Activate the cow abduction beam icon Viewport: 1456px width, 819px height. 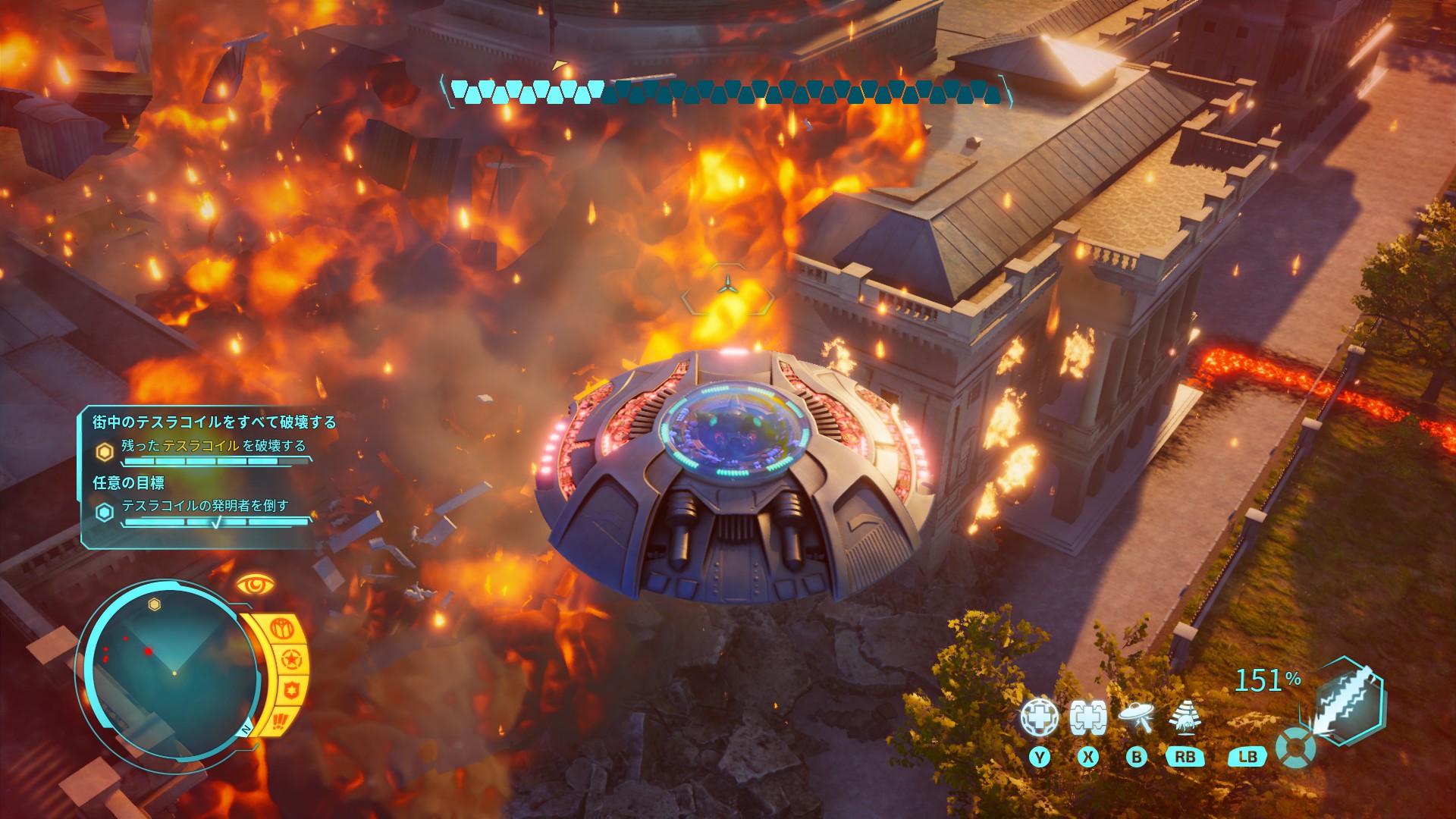pos(1185,717)
